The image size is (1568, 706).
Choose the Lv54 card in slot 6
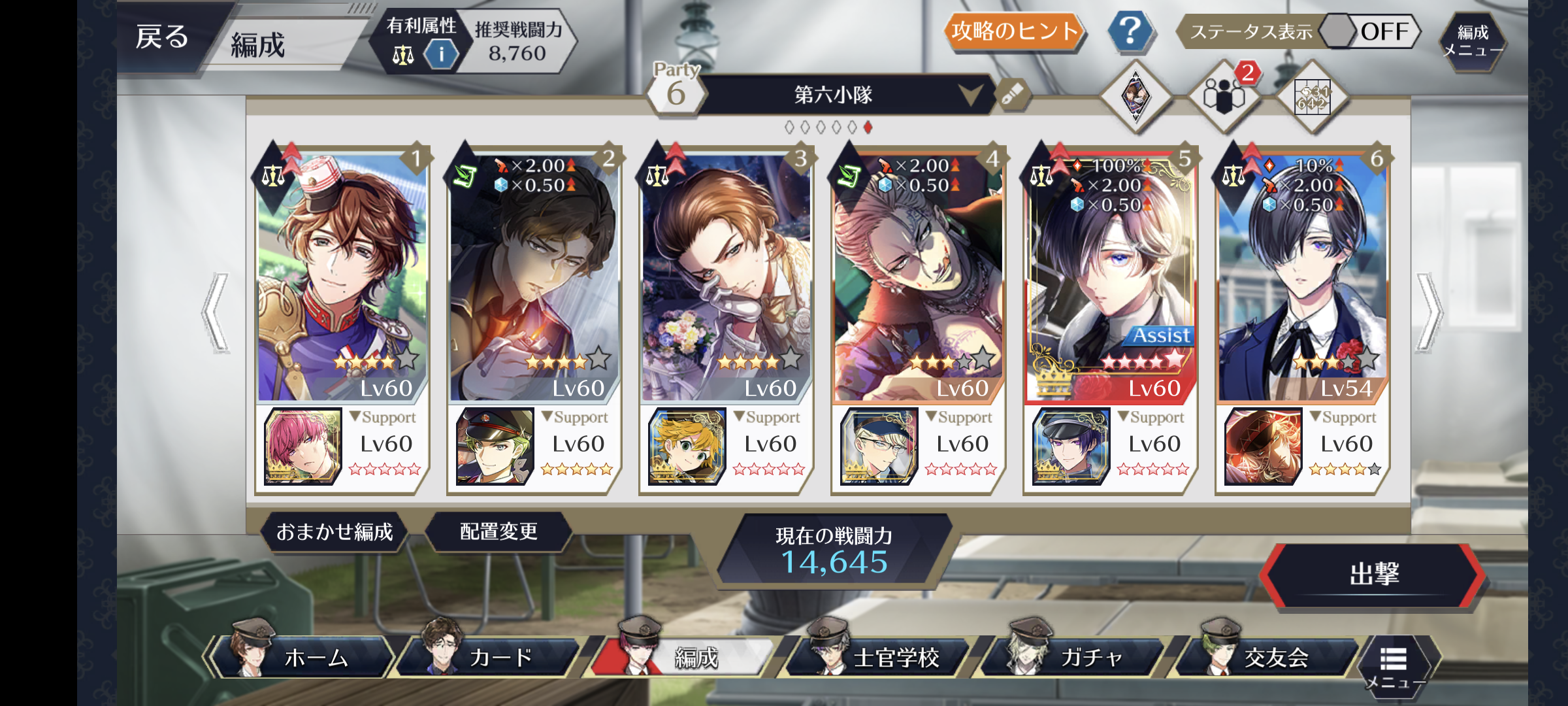[x=1302, y=275]
